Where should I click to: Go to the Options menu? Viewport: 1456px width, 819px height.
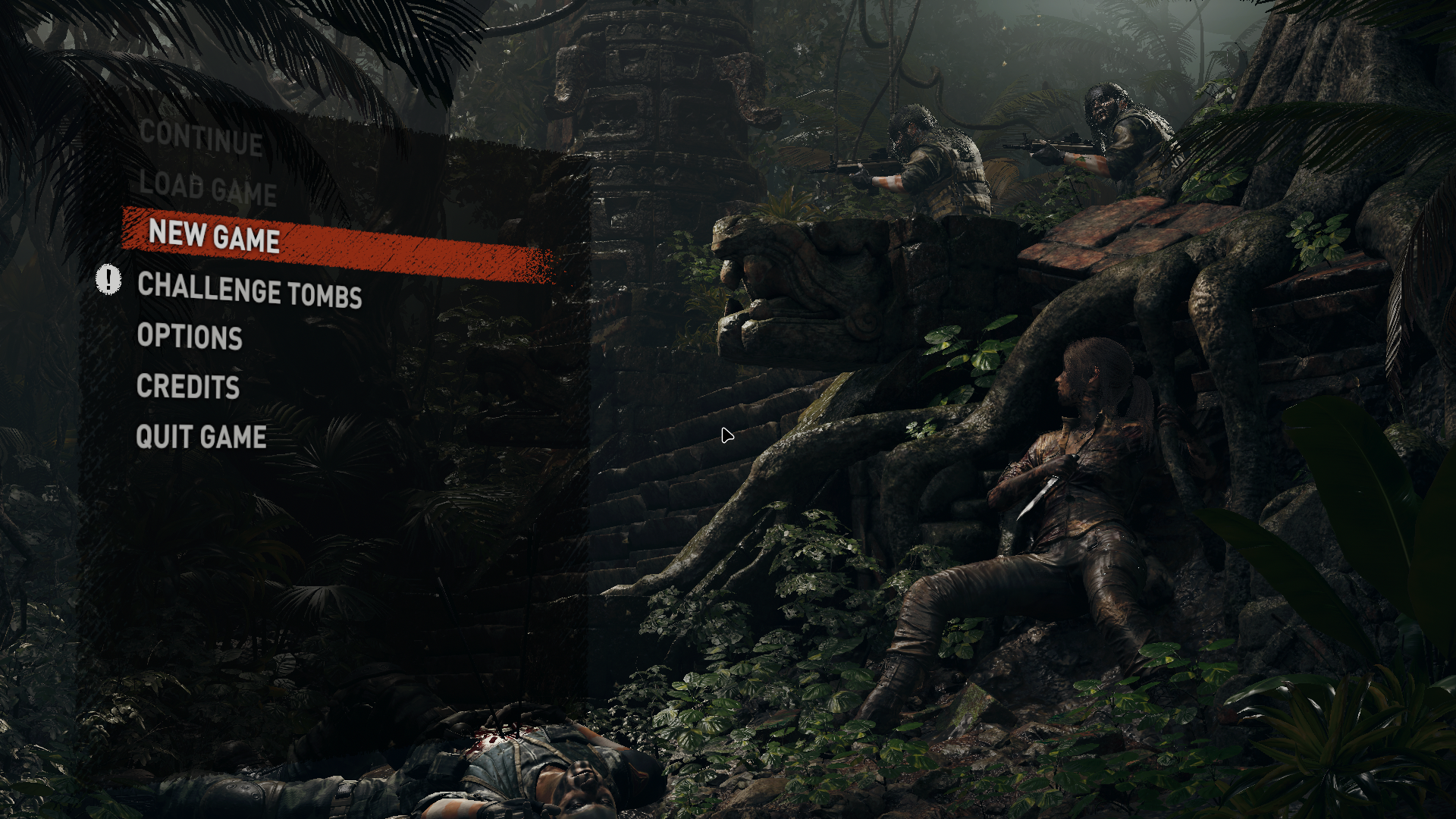(x=190, y=337)
